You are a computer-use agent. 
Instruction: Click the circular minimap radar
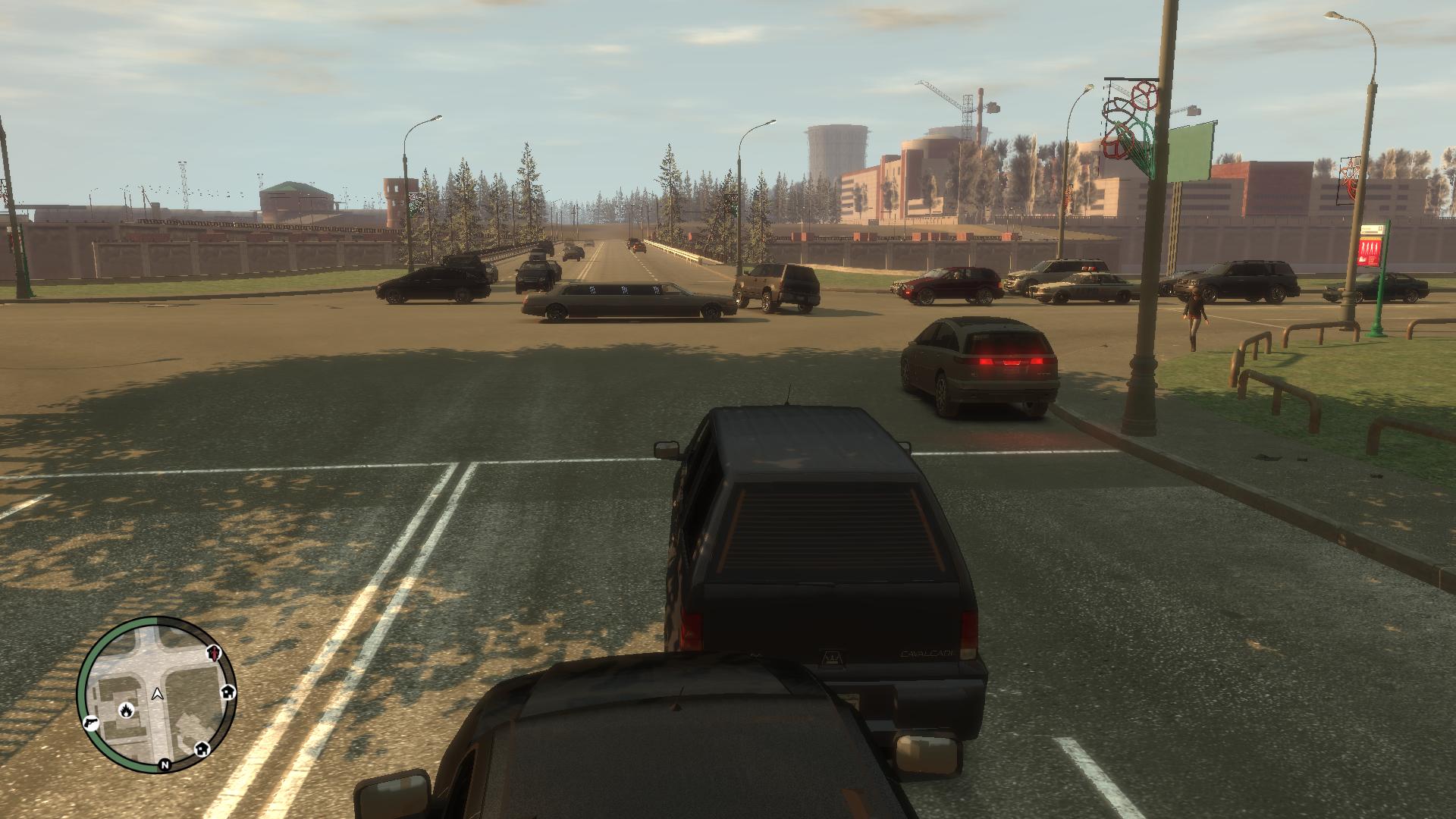click(x=157, y=694)
